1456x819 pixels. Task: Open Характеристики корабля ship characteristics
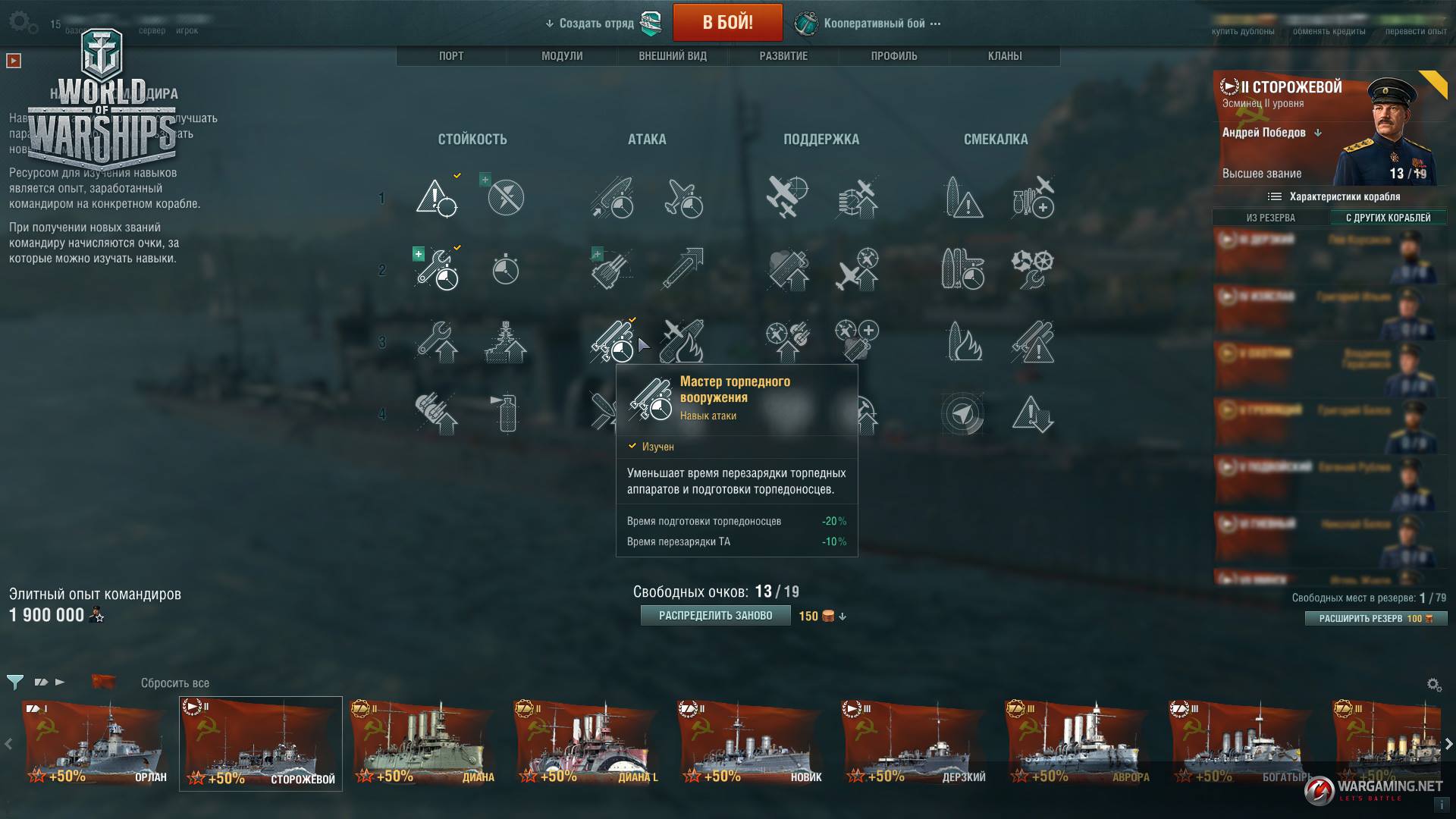pos(1335,196)
